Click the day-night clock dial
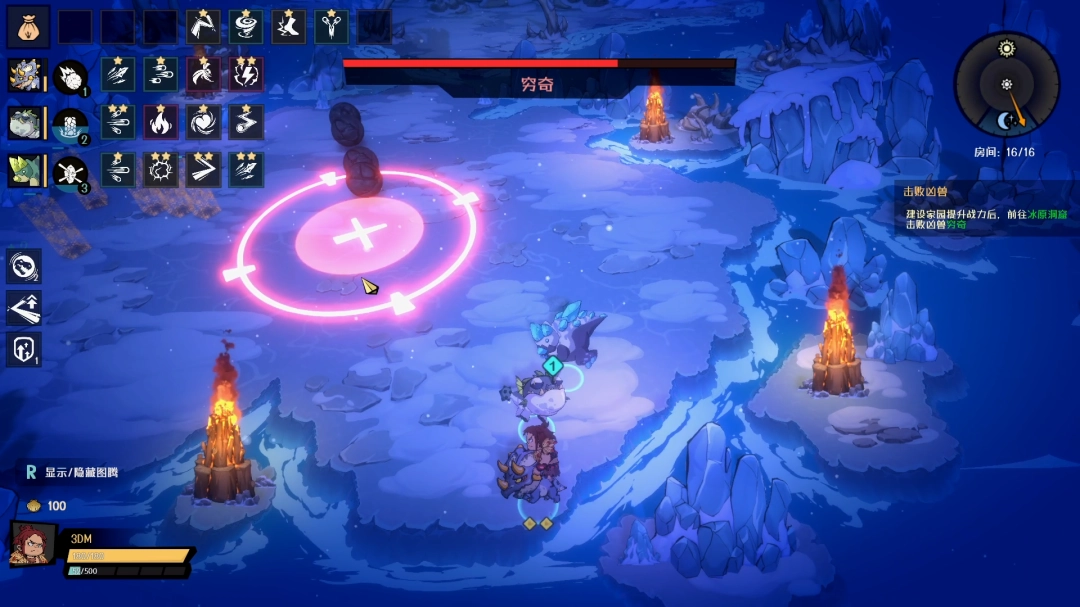The width and height of the screenshot is (1080, 607). click(1005, 84)
